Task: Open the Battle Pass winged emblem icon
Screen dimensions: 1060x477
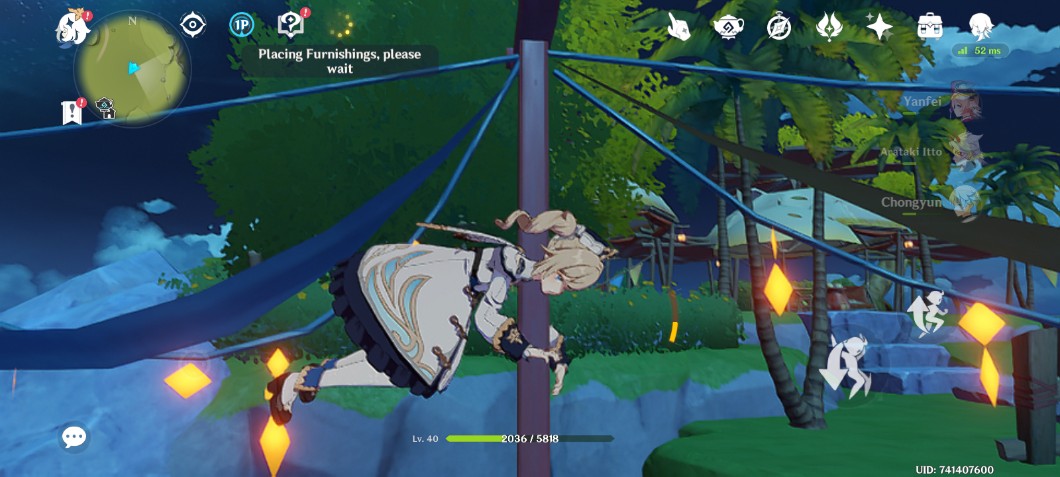Action: click(x=829, y=27)
